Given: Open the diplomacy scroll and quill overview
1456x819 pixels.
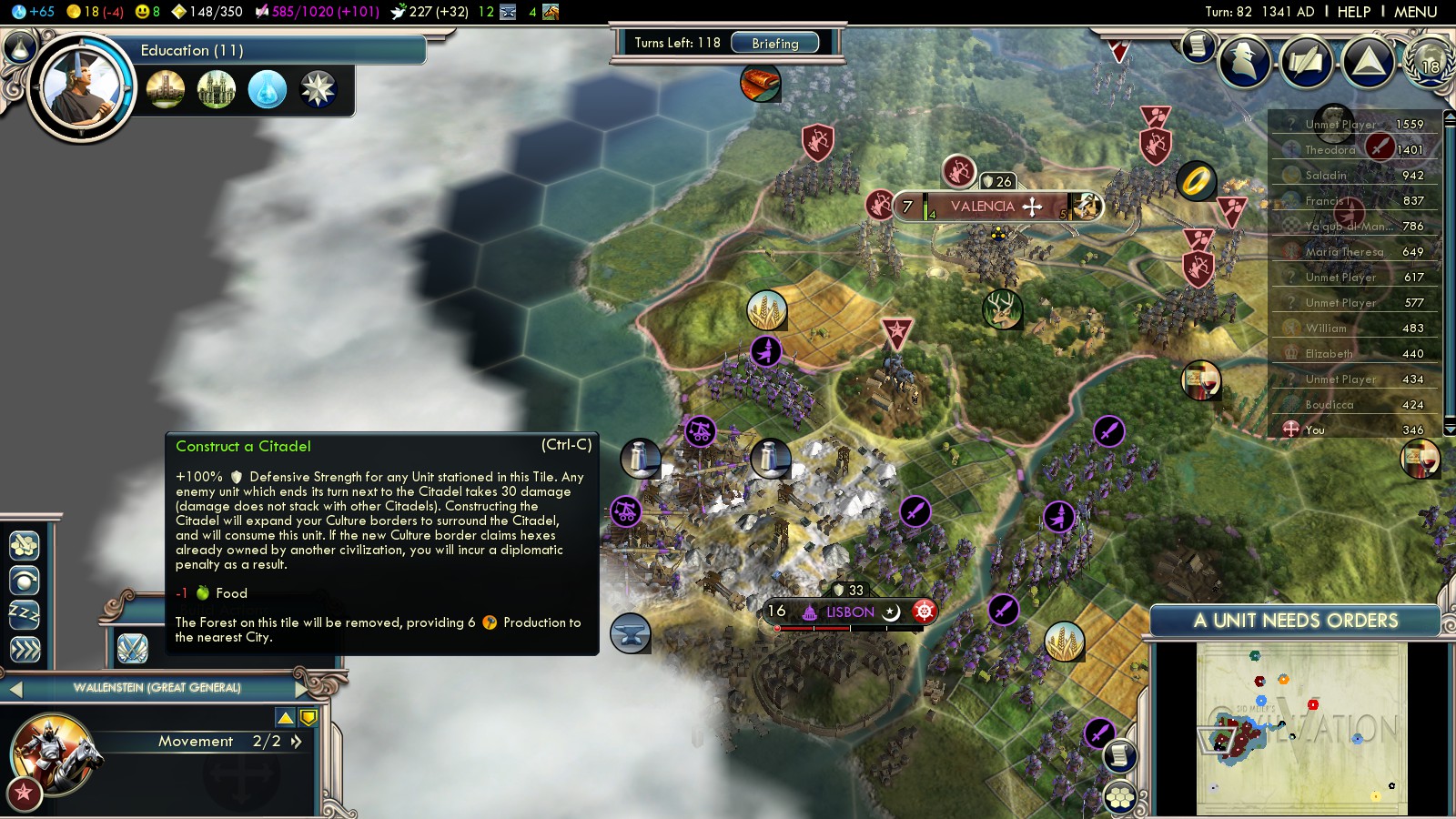Looking at the screenshot, I should coord(1307,61).
